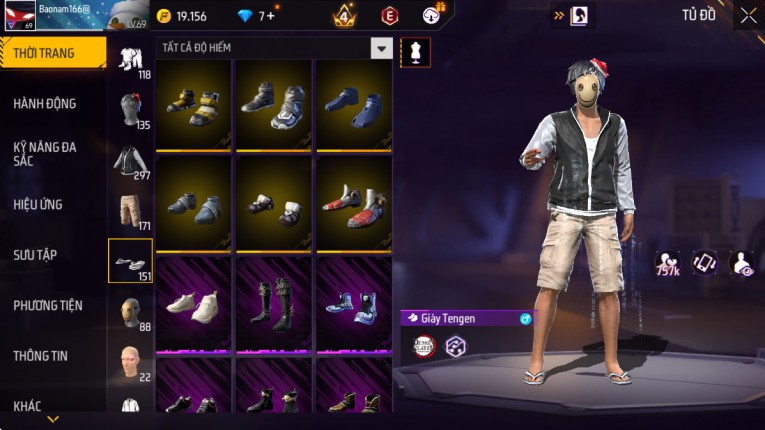Close the Tủ Đồ wardrobe screen

pos(748,15)
